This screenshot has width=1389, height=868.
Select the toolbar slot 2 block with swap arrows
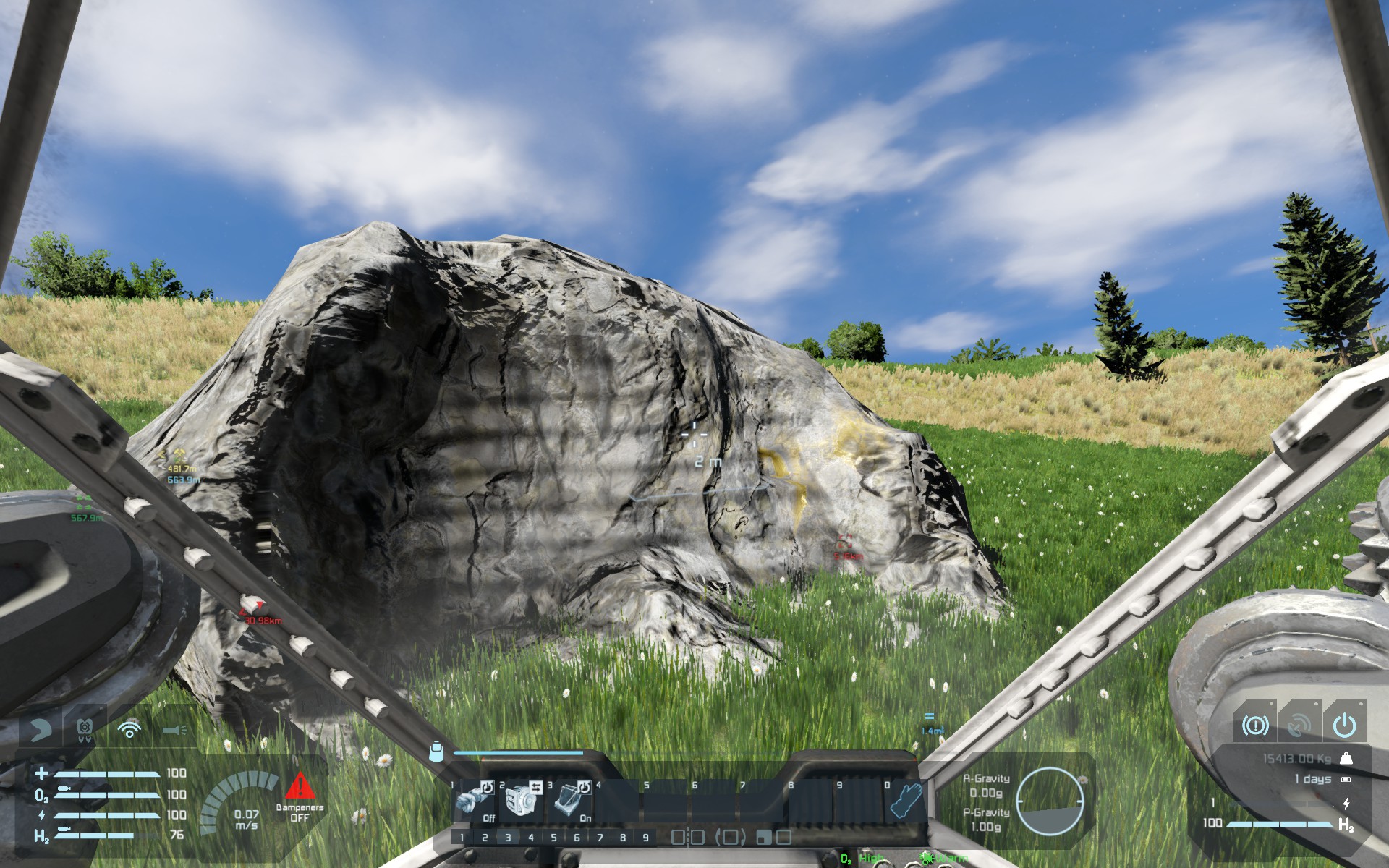(522, 801)
